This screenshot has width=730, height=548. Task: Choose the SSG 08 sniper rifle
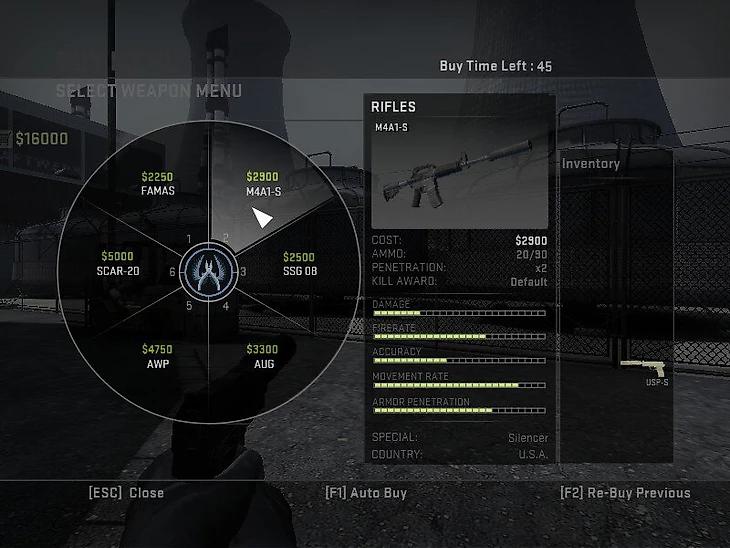pos(298,264)
